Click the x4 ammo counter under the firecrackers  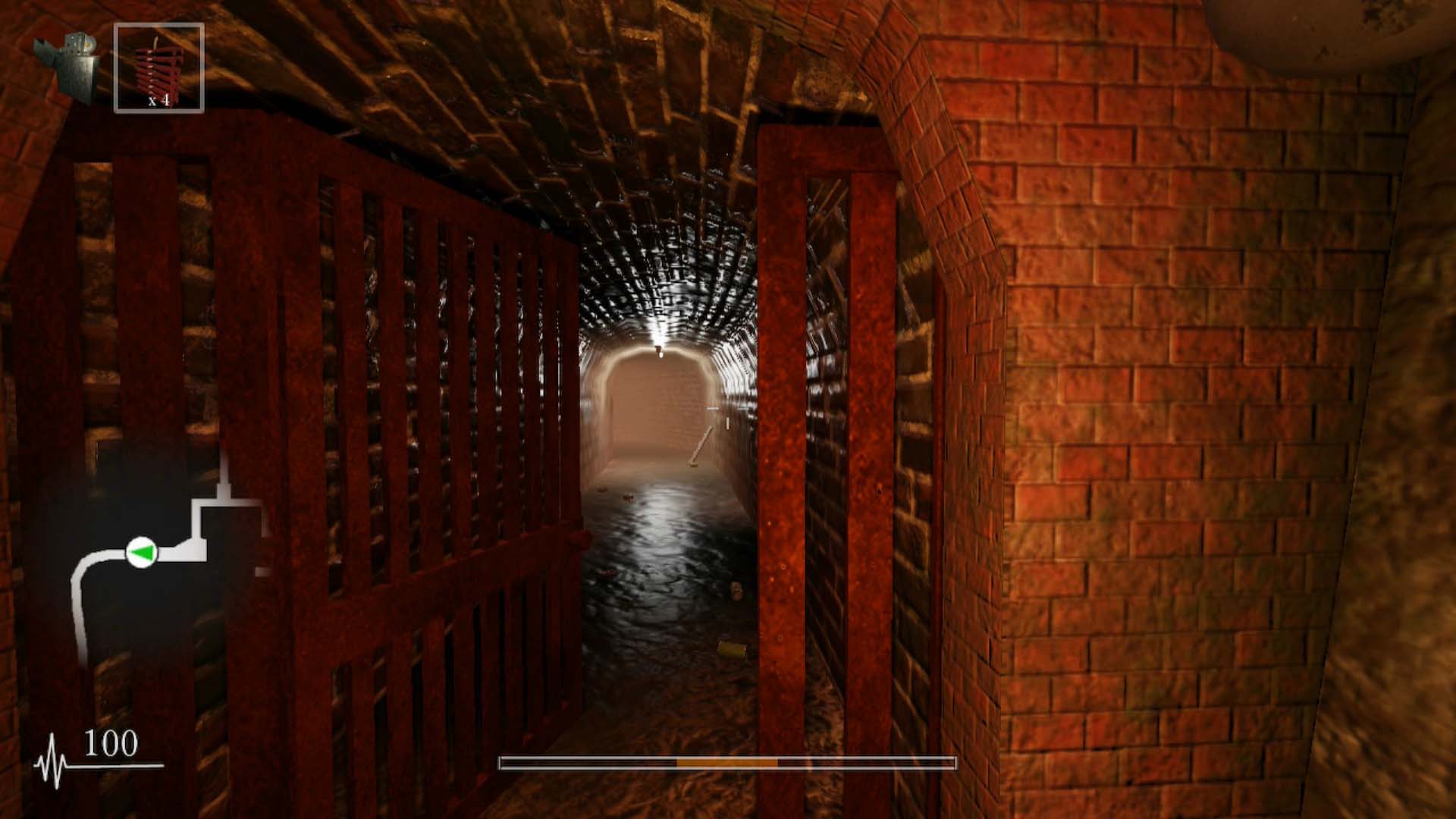click(158, 99)
